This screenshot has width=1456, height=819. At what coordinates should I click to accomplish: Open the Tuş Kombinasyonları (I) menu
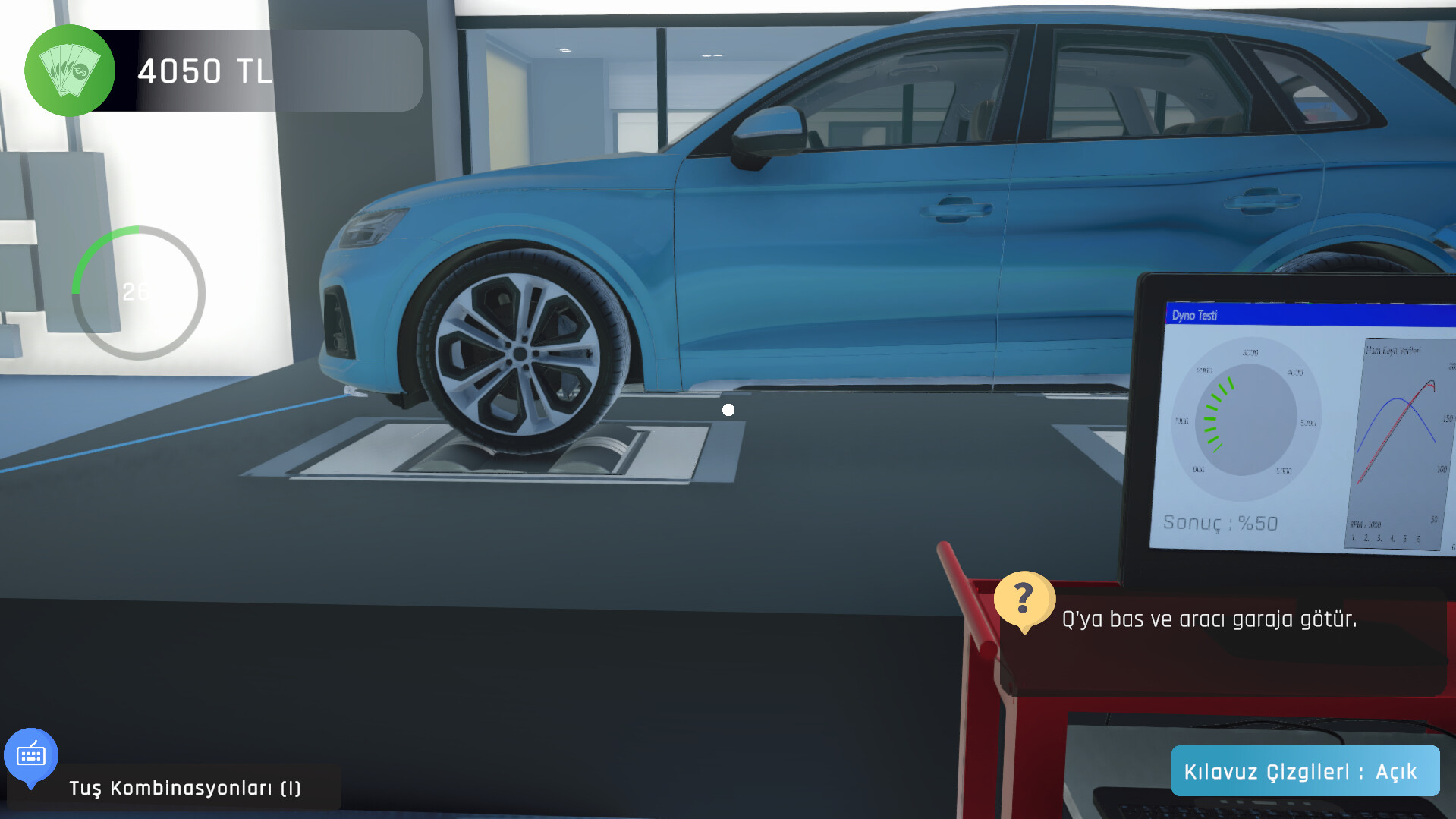(x=184, y=788)
